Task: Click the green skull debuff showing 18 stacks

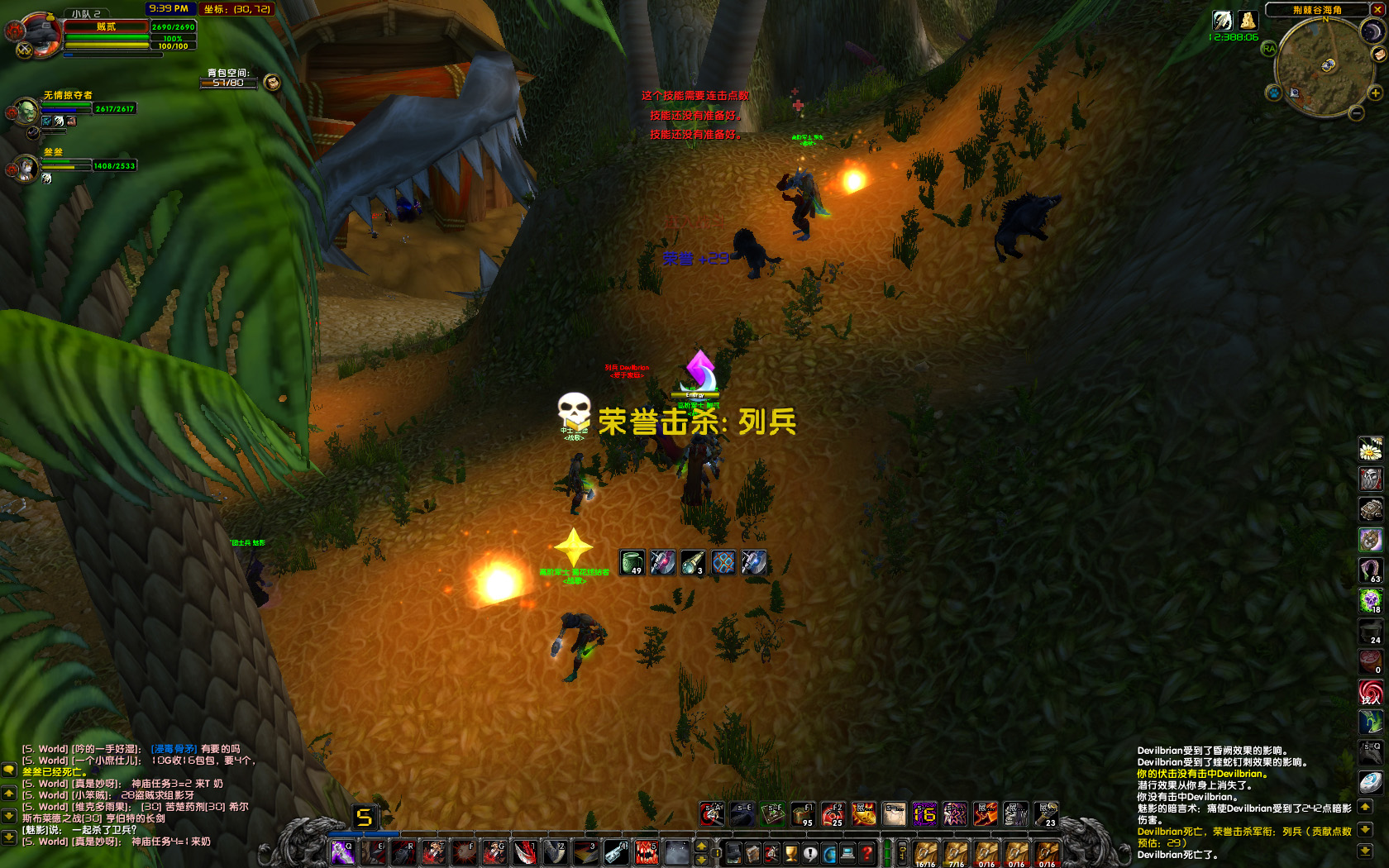Action: click(1371, 601)
